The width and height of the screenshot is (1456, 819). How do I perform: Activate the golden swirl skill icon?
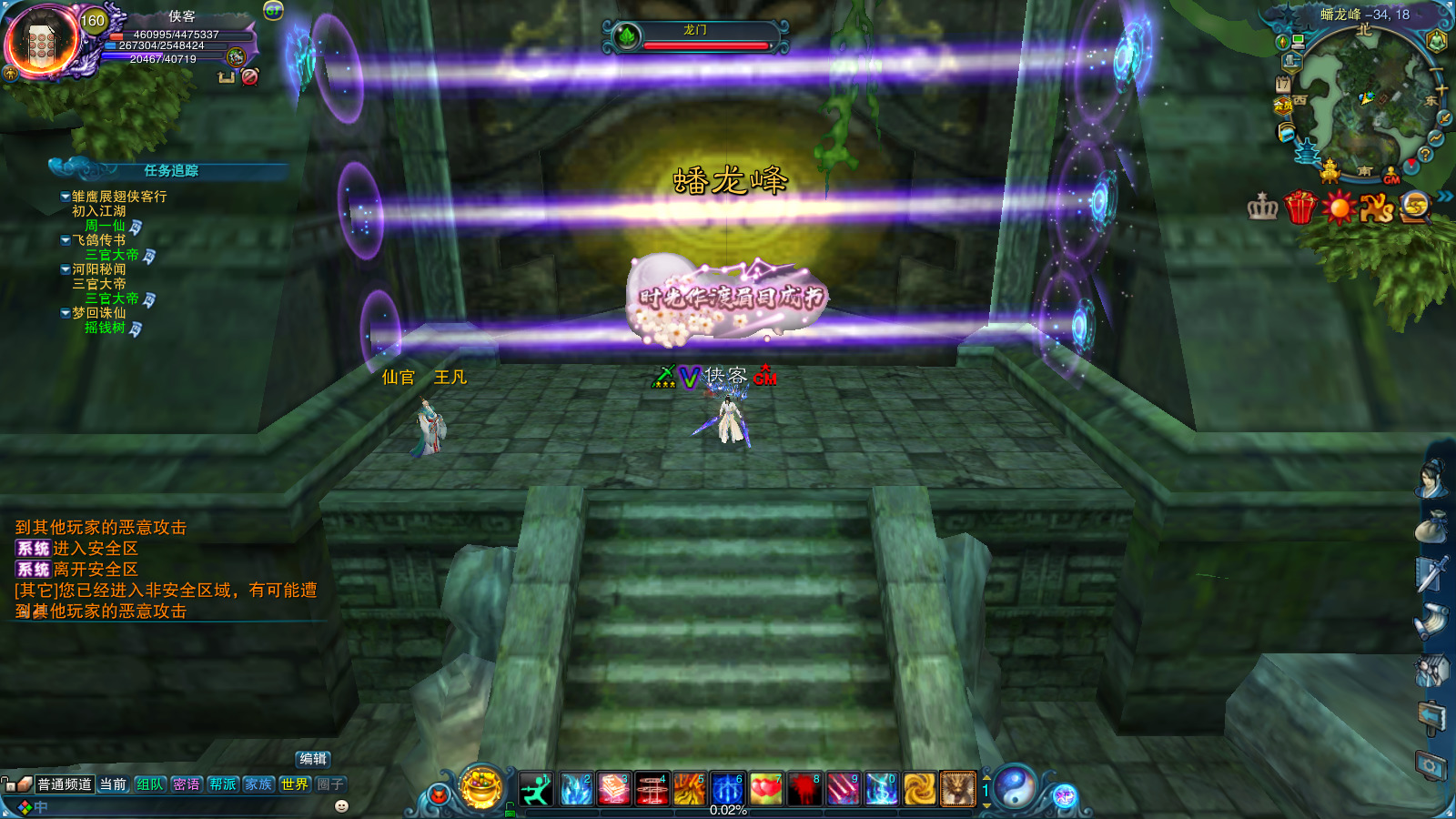pos(919,789)
